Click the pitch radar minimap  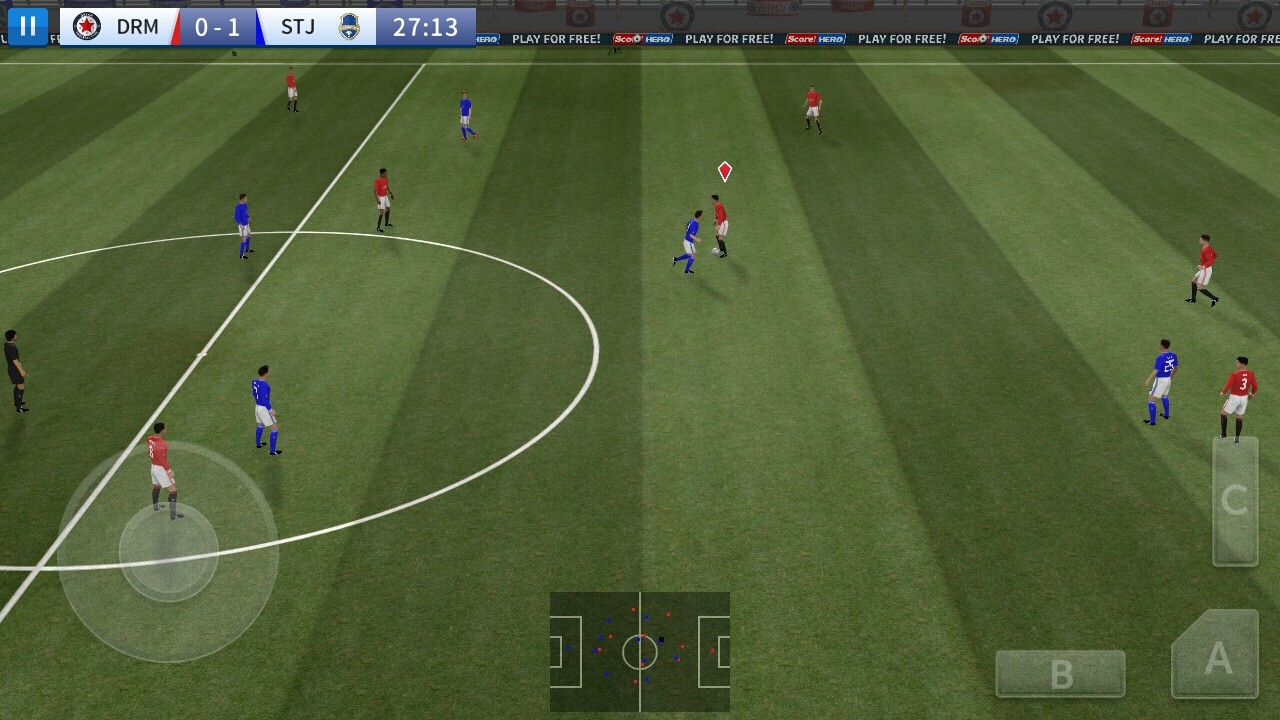tap(639, 652)
